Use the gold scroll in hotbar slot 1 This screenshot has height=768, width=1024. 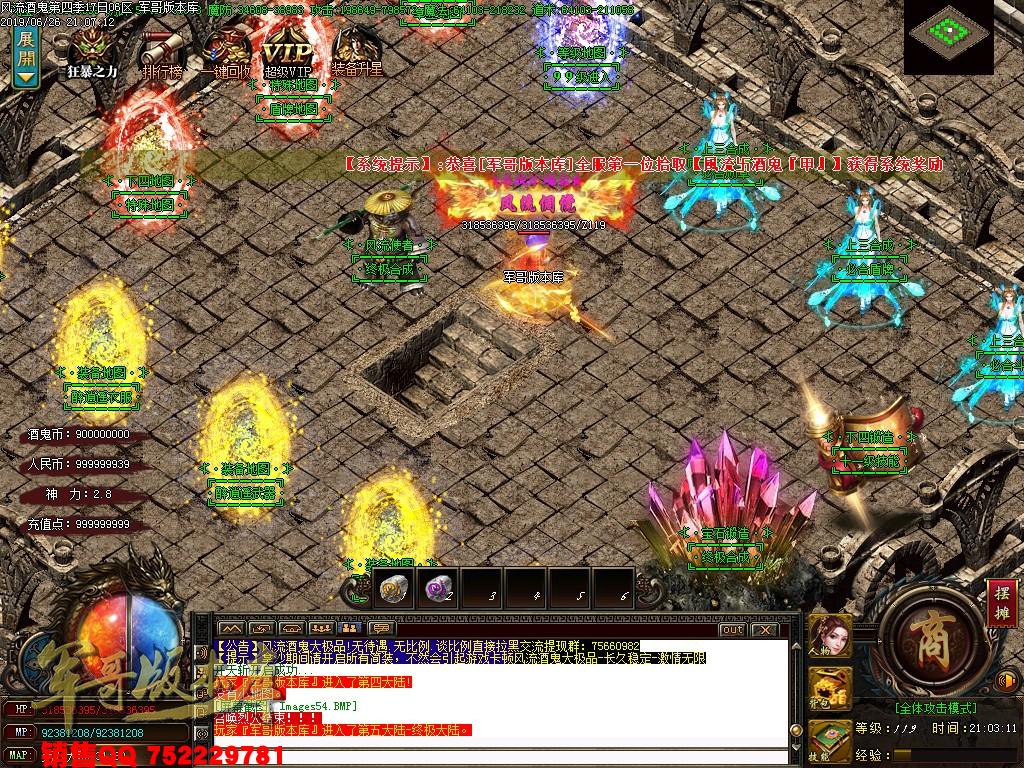392,589
